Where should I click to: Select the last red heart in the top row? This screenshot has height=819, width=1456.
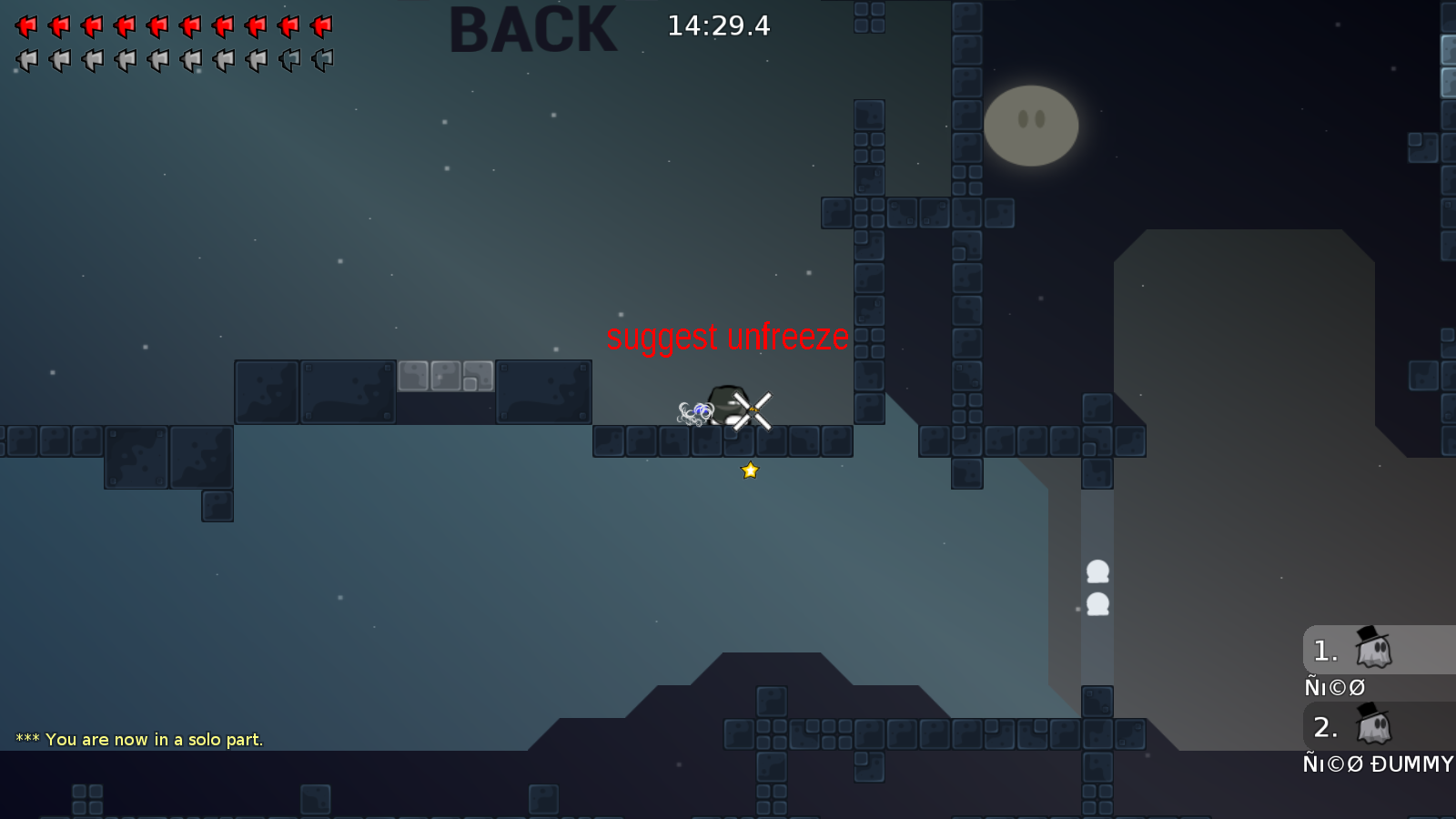point(321,25)
